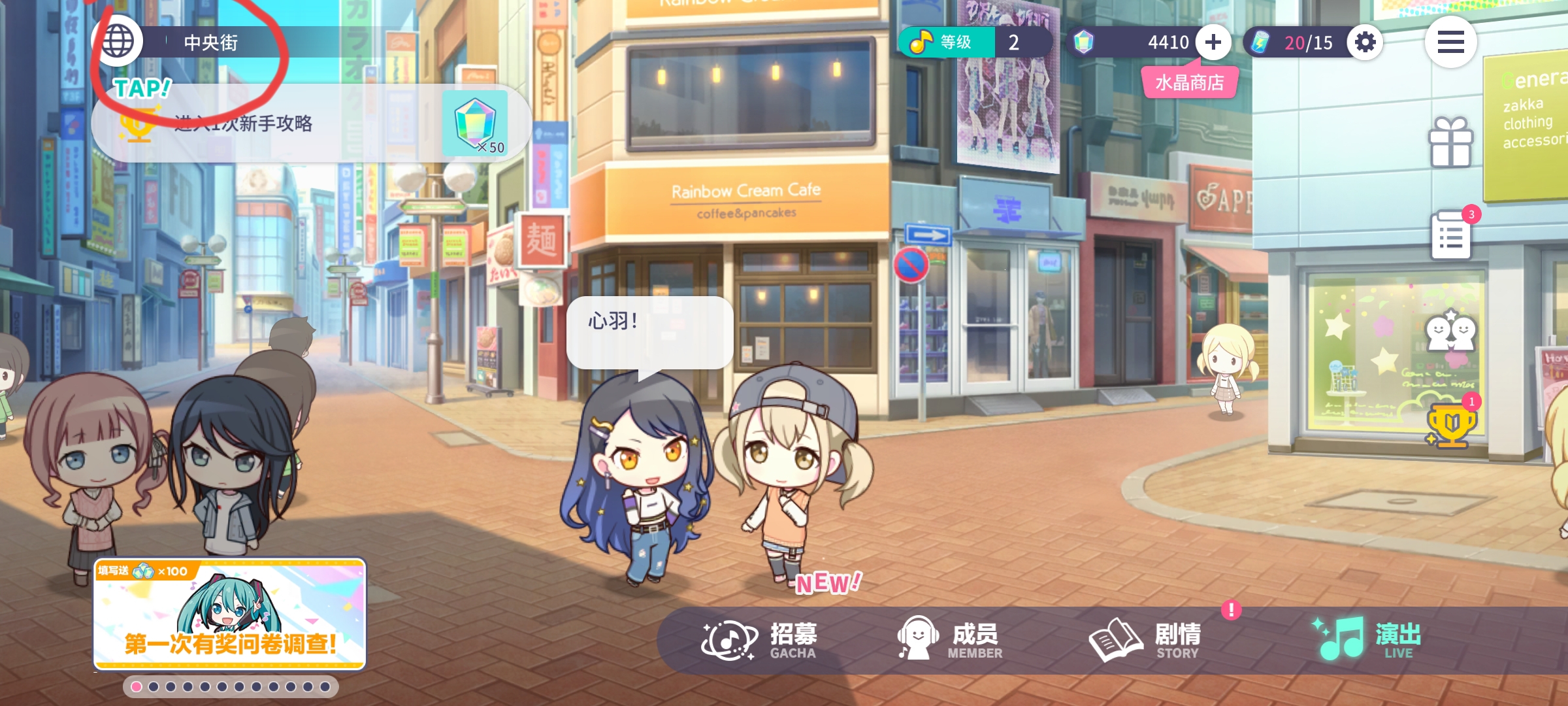Go to the 成员 Member screen
Screen dimensions: 1568x706
[951, 641]
